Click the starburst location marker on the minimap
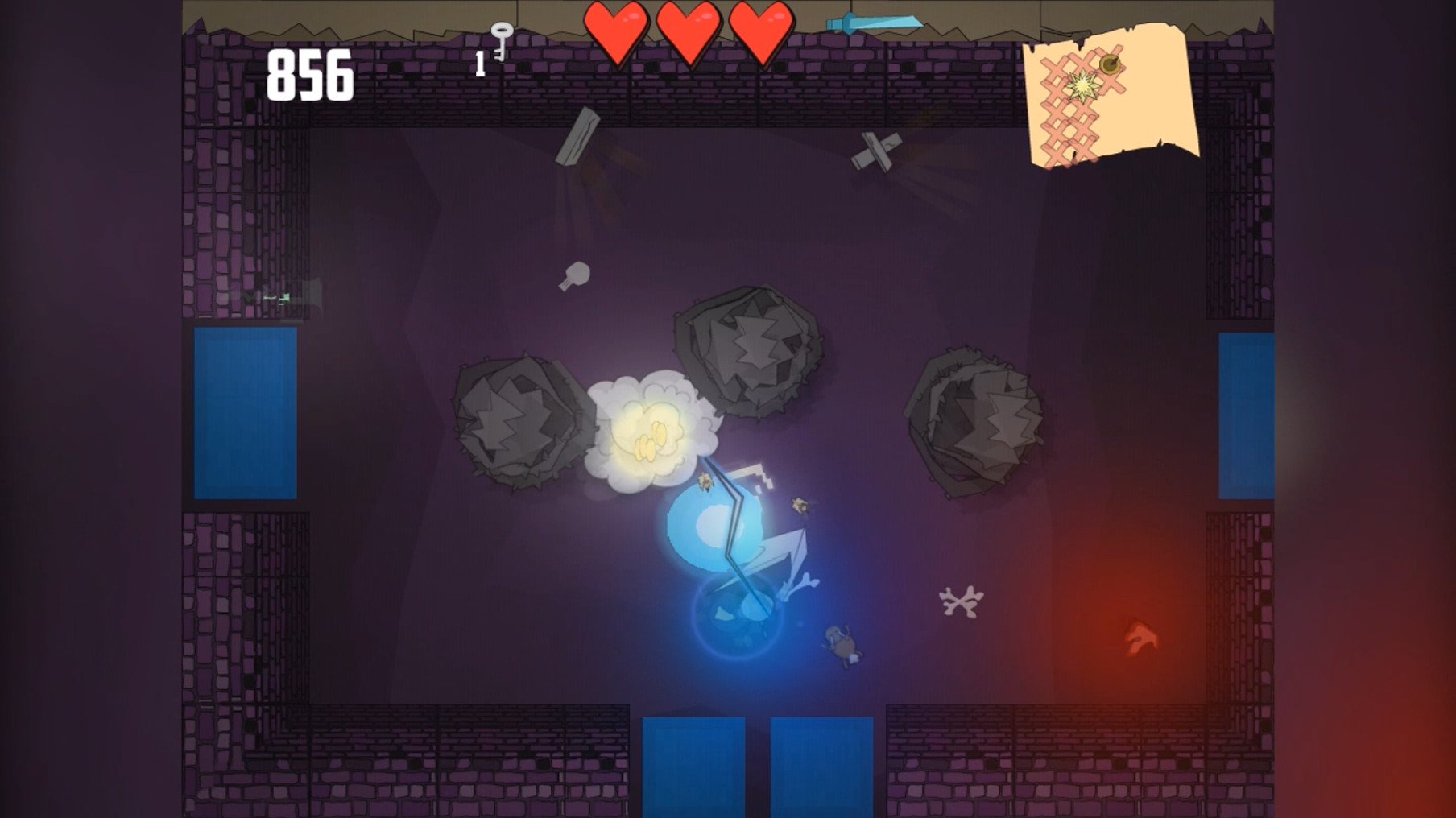The width and height of the screenshot is (1456, 818). point(1083,85)
